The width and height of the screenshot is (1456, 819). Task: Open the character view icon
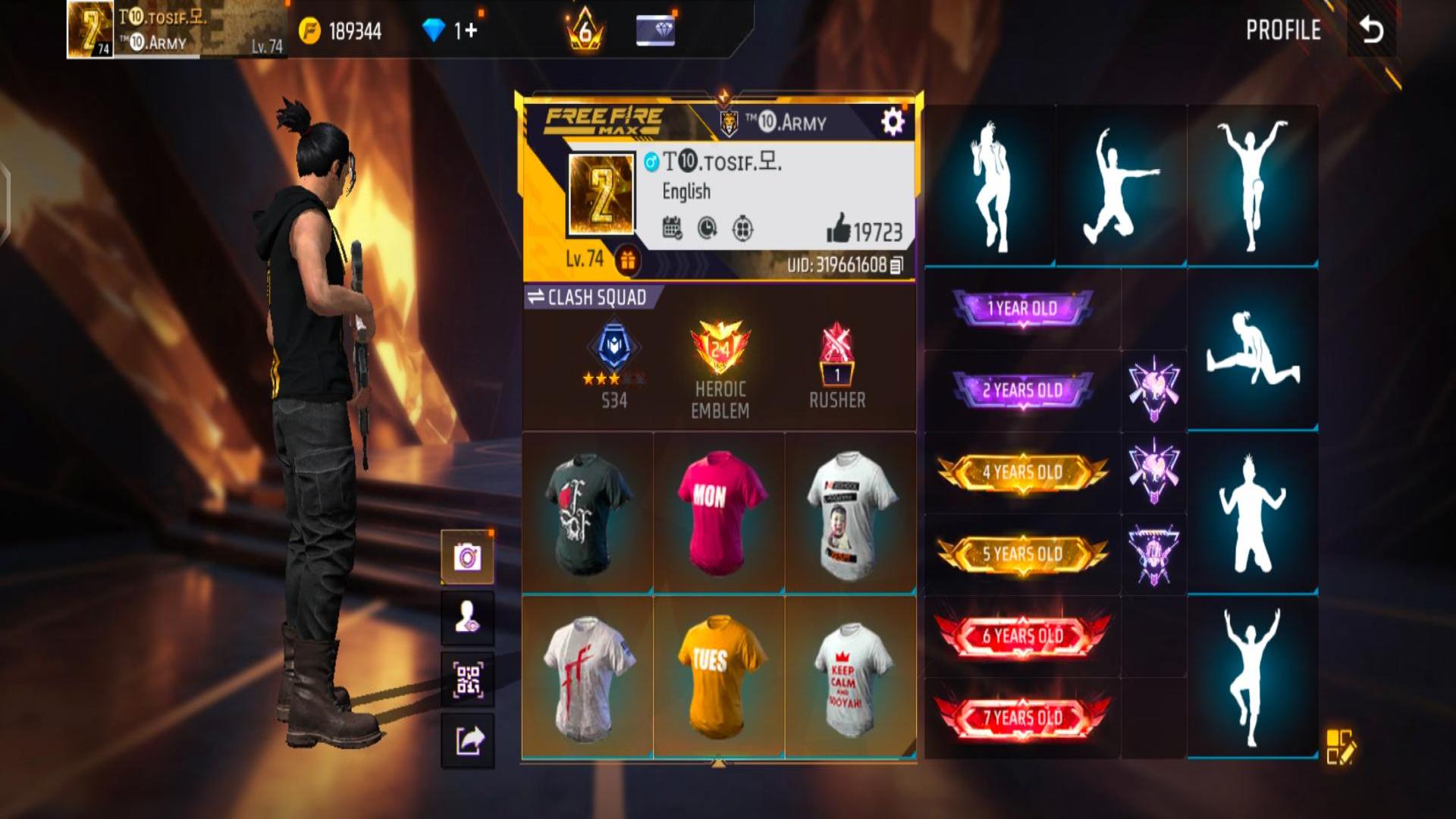[468, 619]
